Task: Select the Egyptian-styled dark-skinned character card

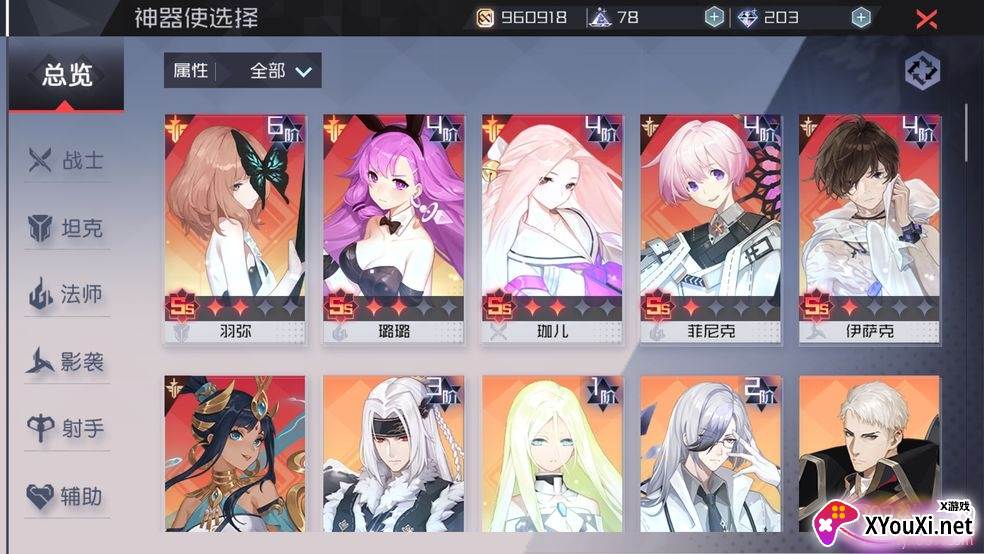Action: (235, 460)
